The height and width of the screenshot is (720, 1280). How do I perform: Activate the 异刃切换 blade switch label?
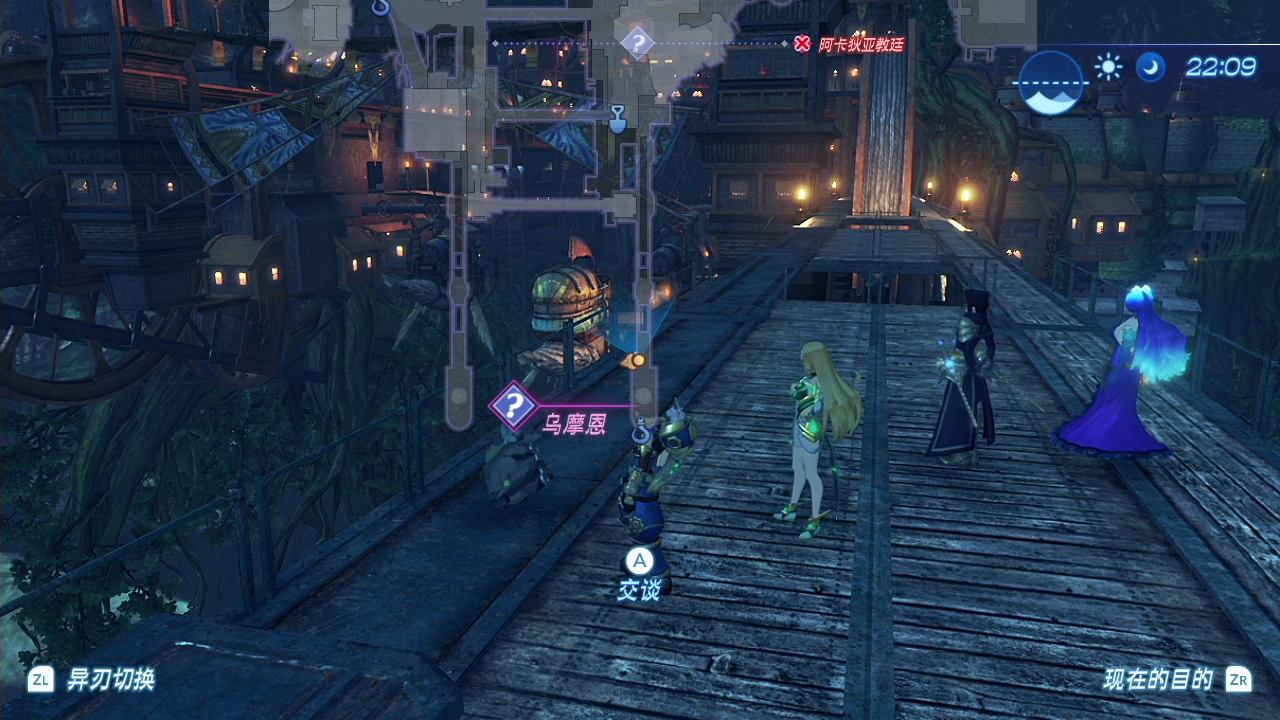[110, 680]
